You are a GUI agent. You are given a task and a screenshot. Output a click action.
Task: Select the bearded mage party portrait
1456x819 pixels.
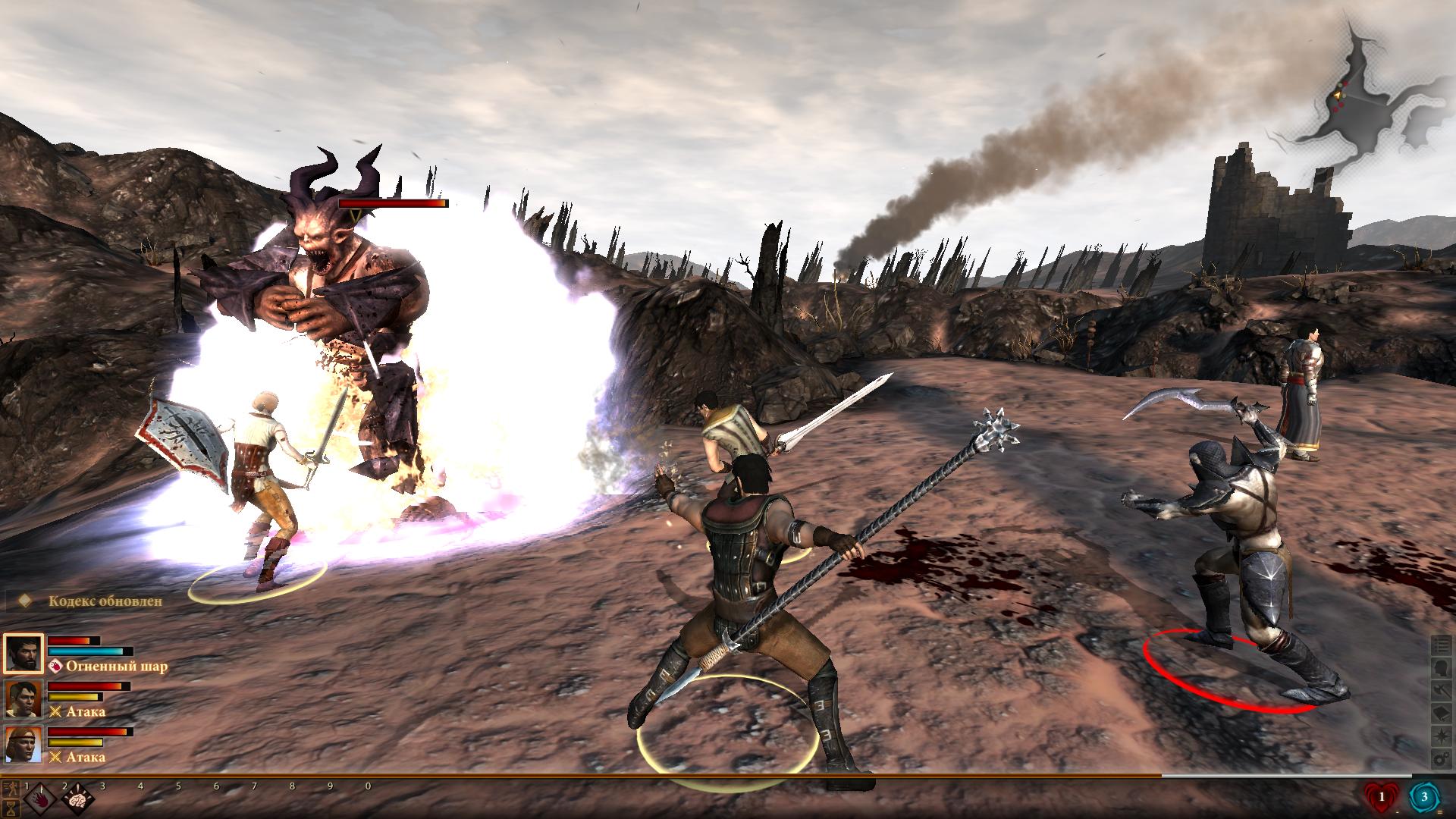[23, 653]
